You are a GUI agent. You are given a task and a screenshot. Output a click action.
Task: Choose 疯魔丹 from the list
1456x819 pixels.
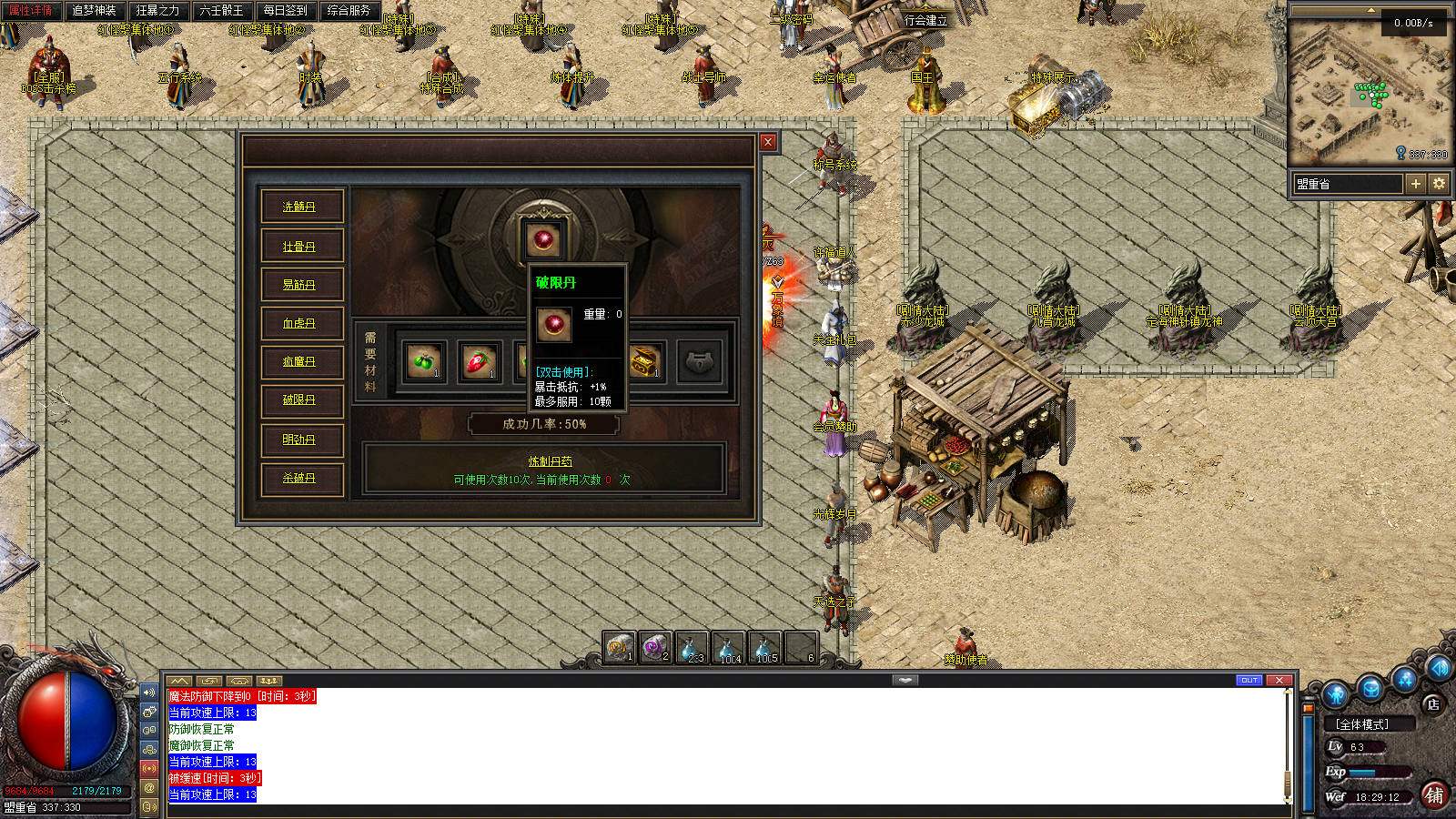[x=299, y=361]
